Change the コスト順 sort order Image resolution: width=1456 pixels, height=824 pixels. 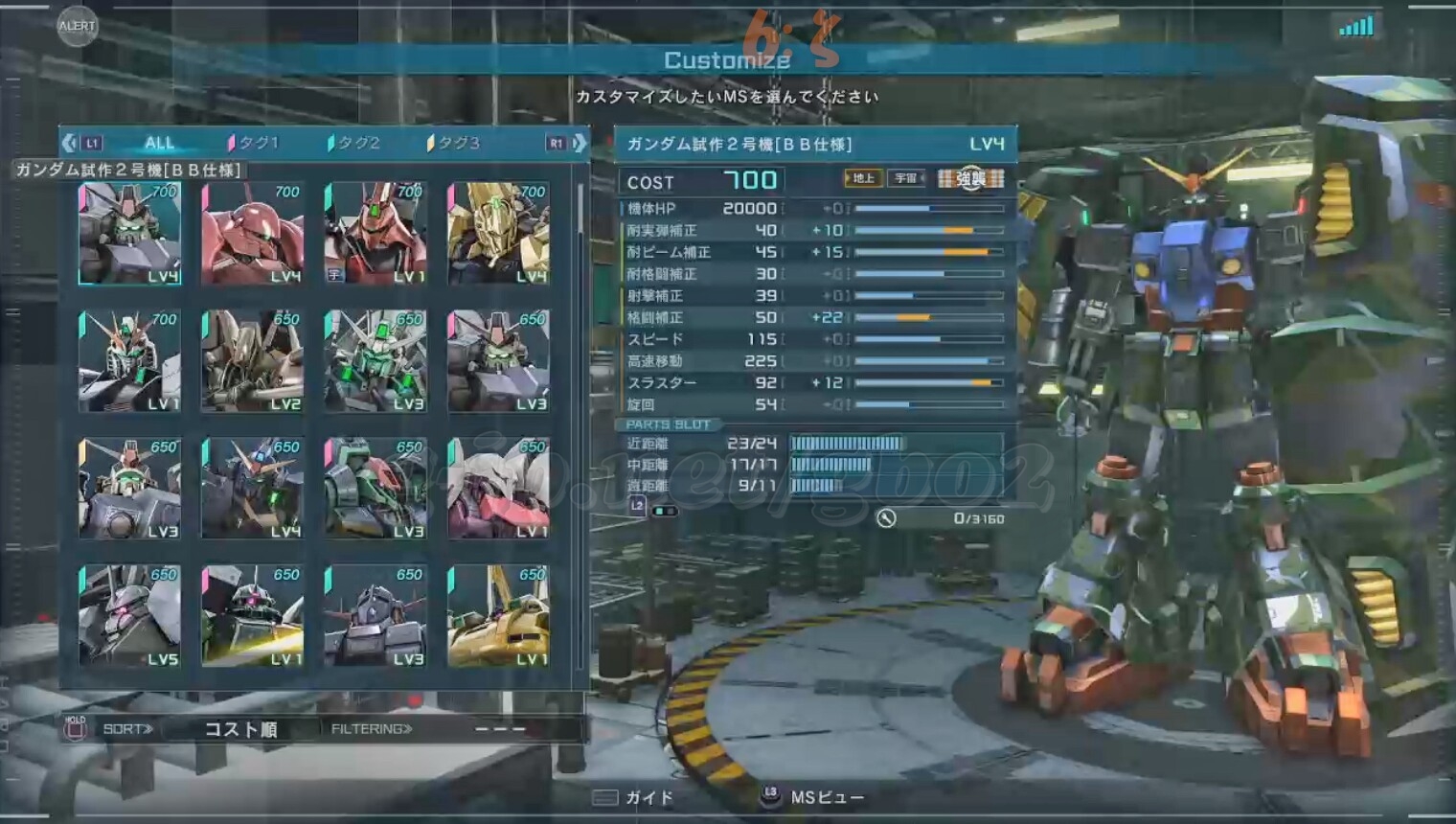[239, 729]
